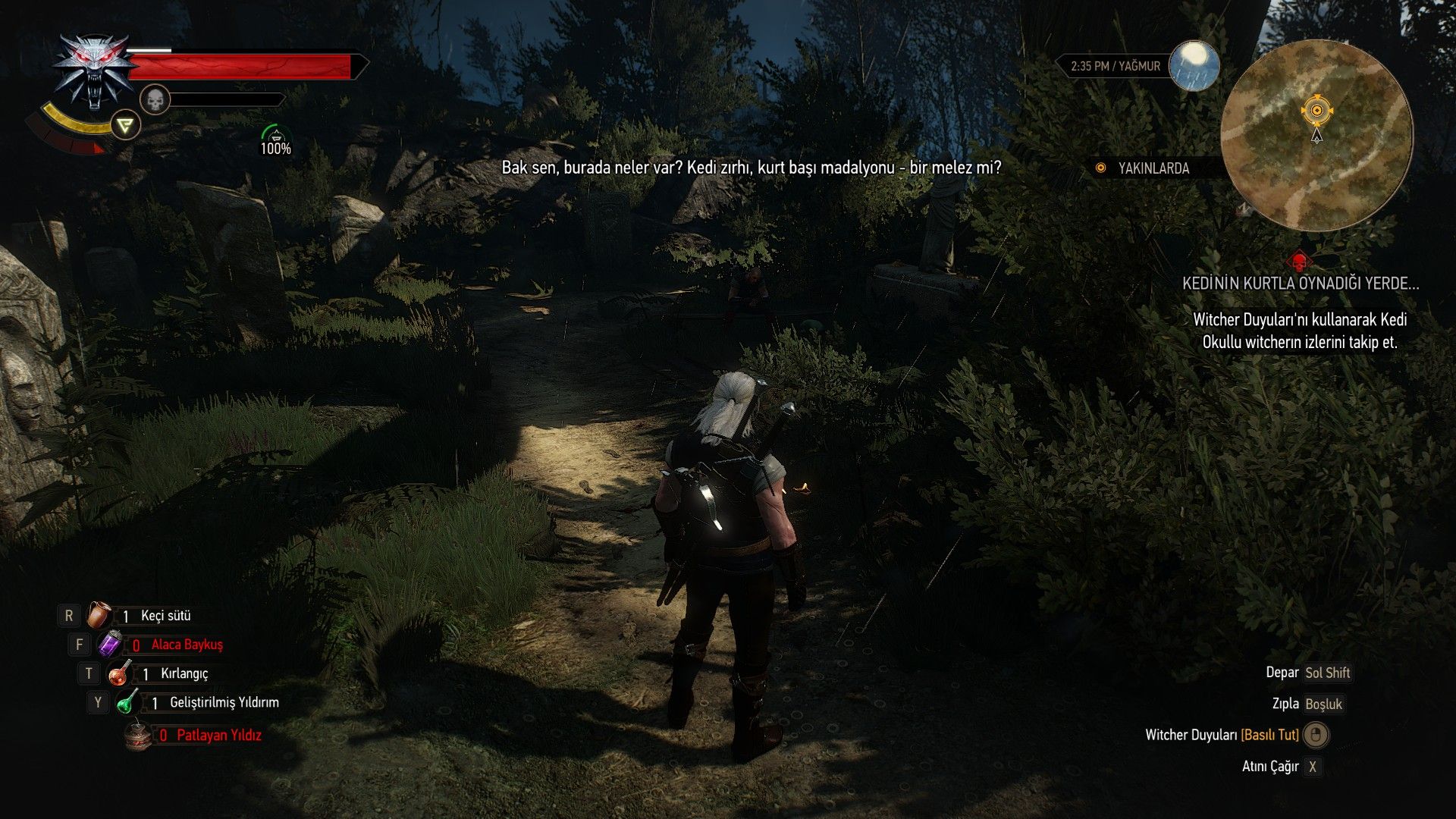Click the skull toxicity icon
Image resolution: width=1456 pixels, height=819 pixels.
155,99
